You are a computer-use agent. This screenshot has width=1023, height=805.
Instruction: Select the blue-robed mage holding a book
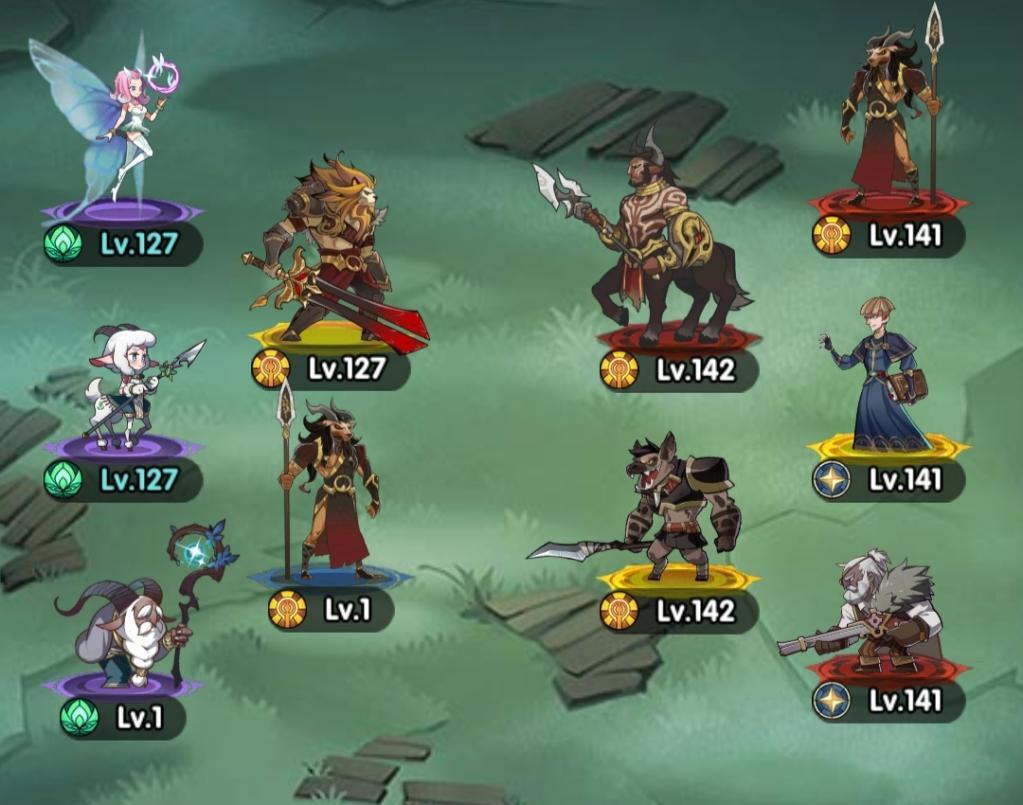(x=880, y=375)
